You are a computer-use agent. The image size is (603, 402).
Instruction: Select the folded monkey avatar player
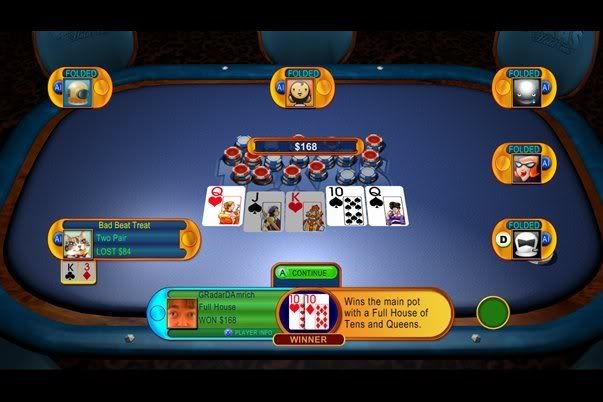tap(297, 91)
